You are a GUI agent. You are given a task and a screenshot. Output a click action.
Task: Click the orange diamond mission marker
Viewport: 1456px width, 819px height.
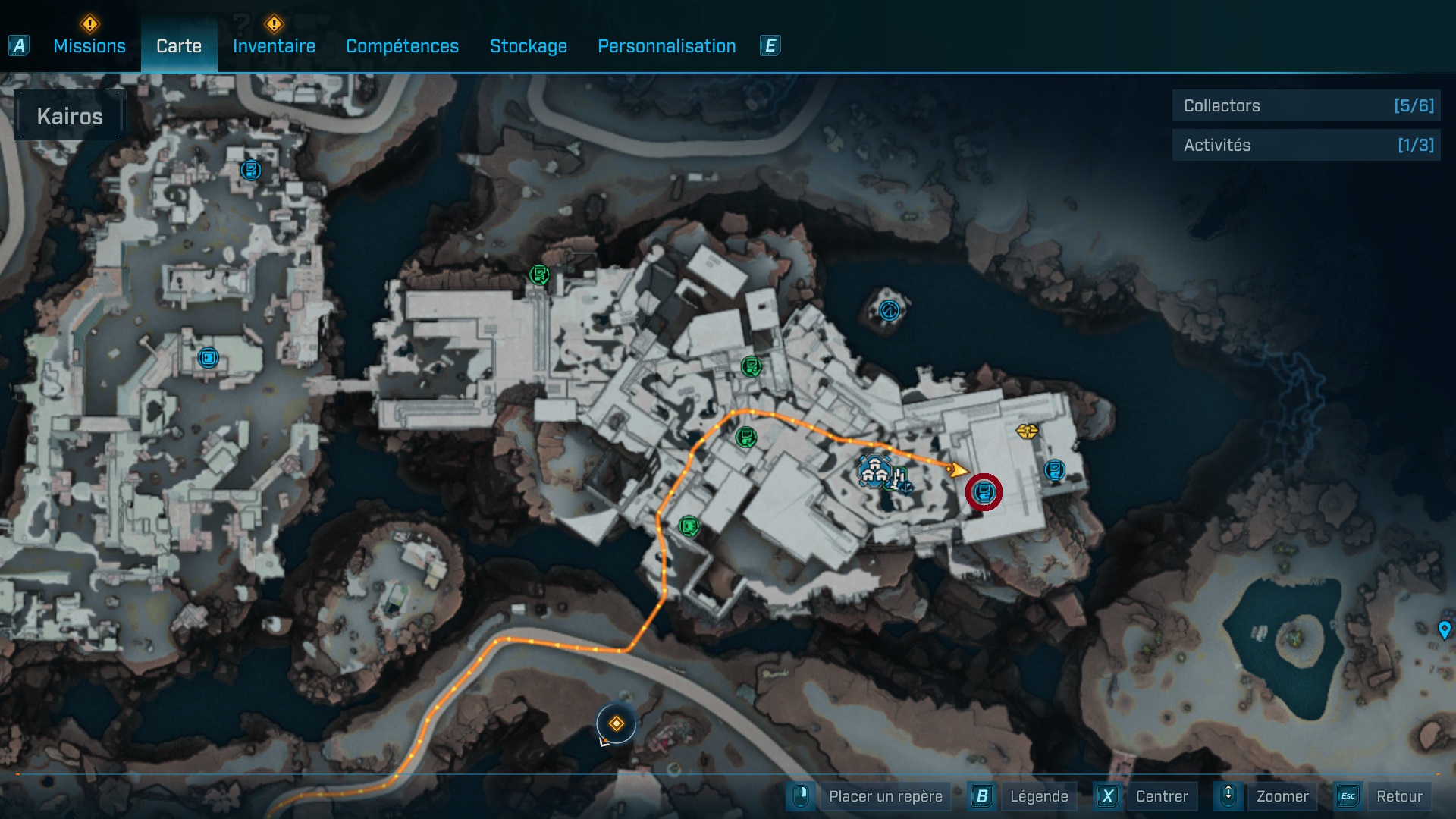pyautogui.click(x=616, y=724)
